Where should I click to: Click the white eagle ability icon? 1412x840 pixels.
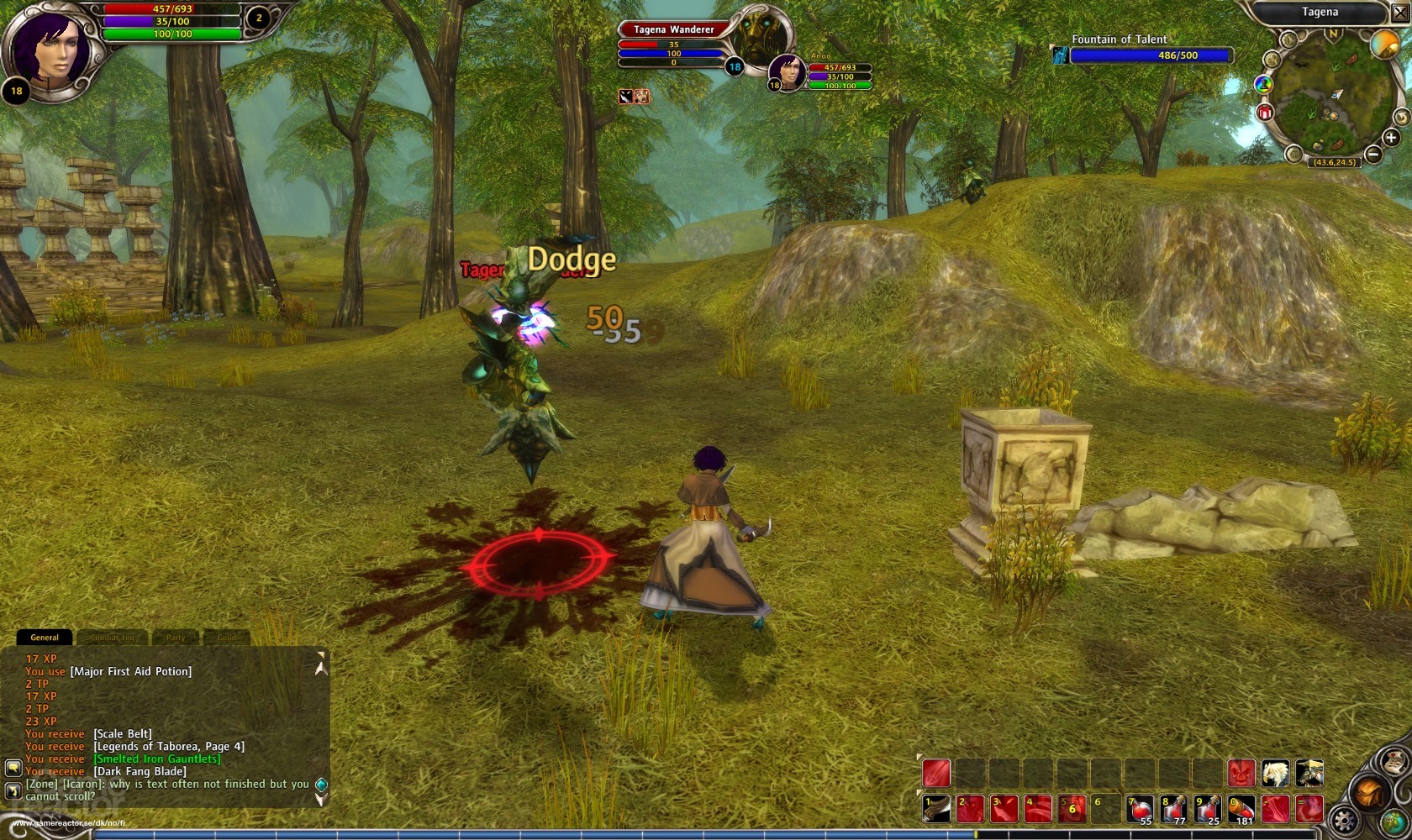click(x=1276, y=772)
